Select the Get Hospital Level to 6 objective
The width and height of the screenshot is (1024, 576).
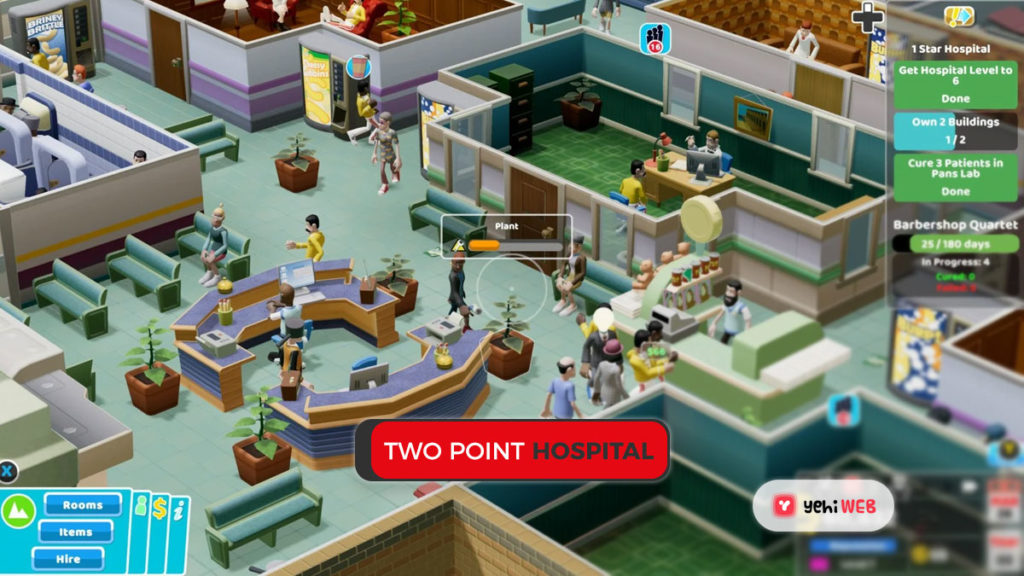pyautogui.click(x=955, y=84)
